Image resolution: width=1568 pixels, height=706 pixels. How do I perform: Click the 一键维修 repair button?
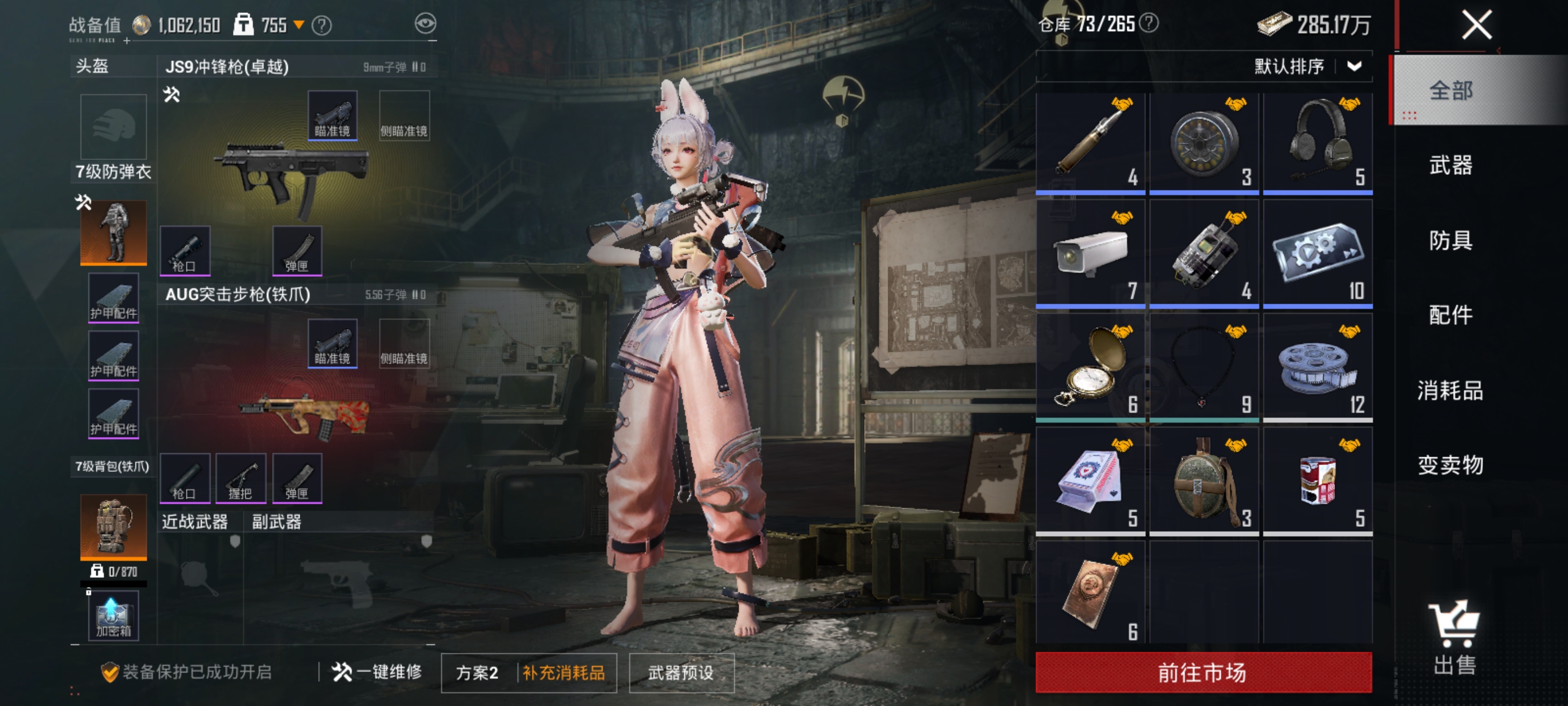tap(377, 672)
